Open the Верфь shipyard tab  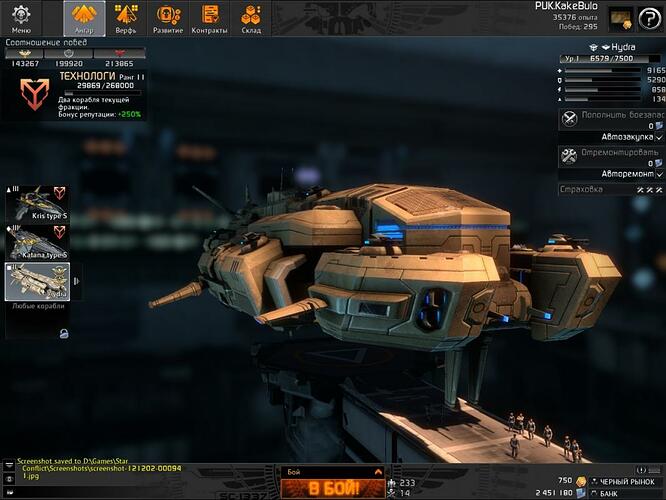(126, 18)
